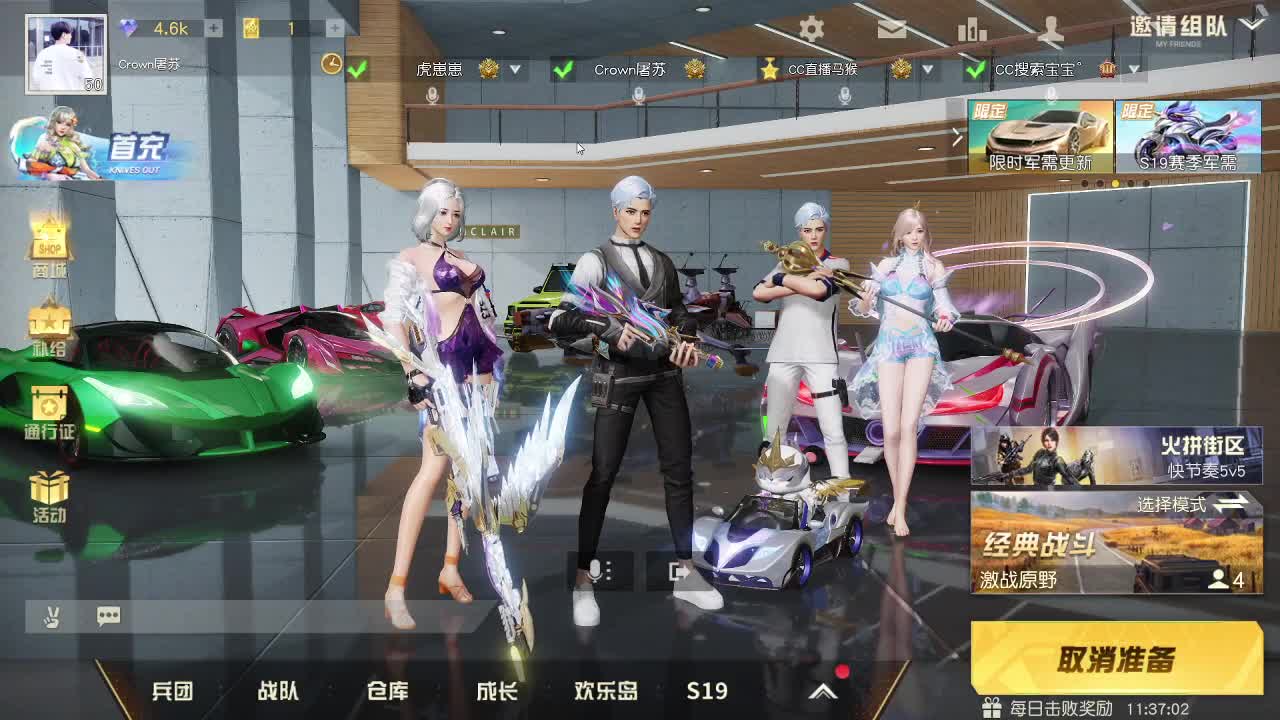Open the game settings gear icon
1280x720 pixels.
click(813, 30)
